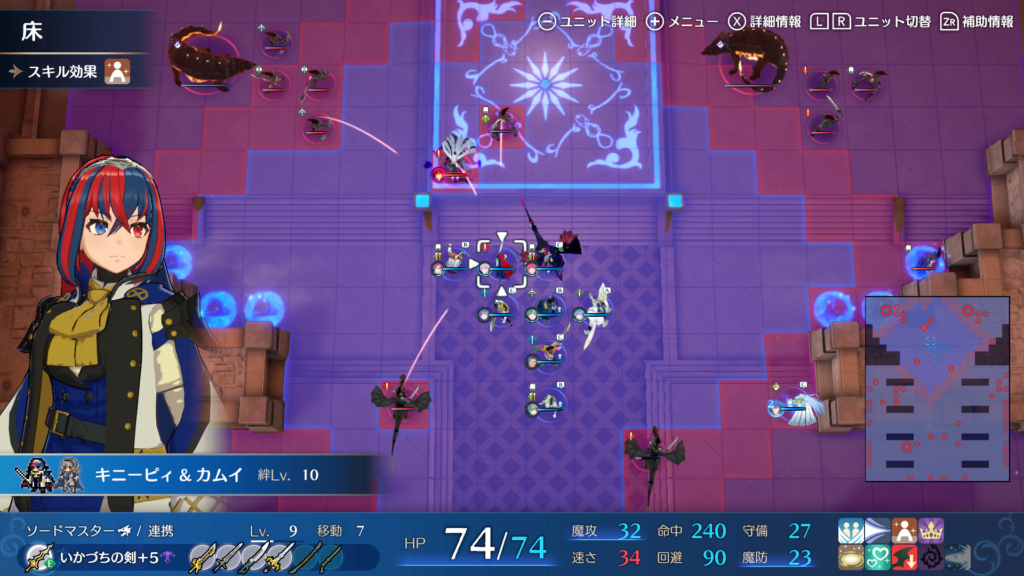
Task: Click the twin hearts skill icon
Action: click(x=877, y=557)
